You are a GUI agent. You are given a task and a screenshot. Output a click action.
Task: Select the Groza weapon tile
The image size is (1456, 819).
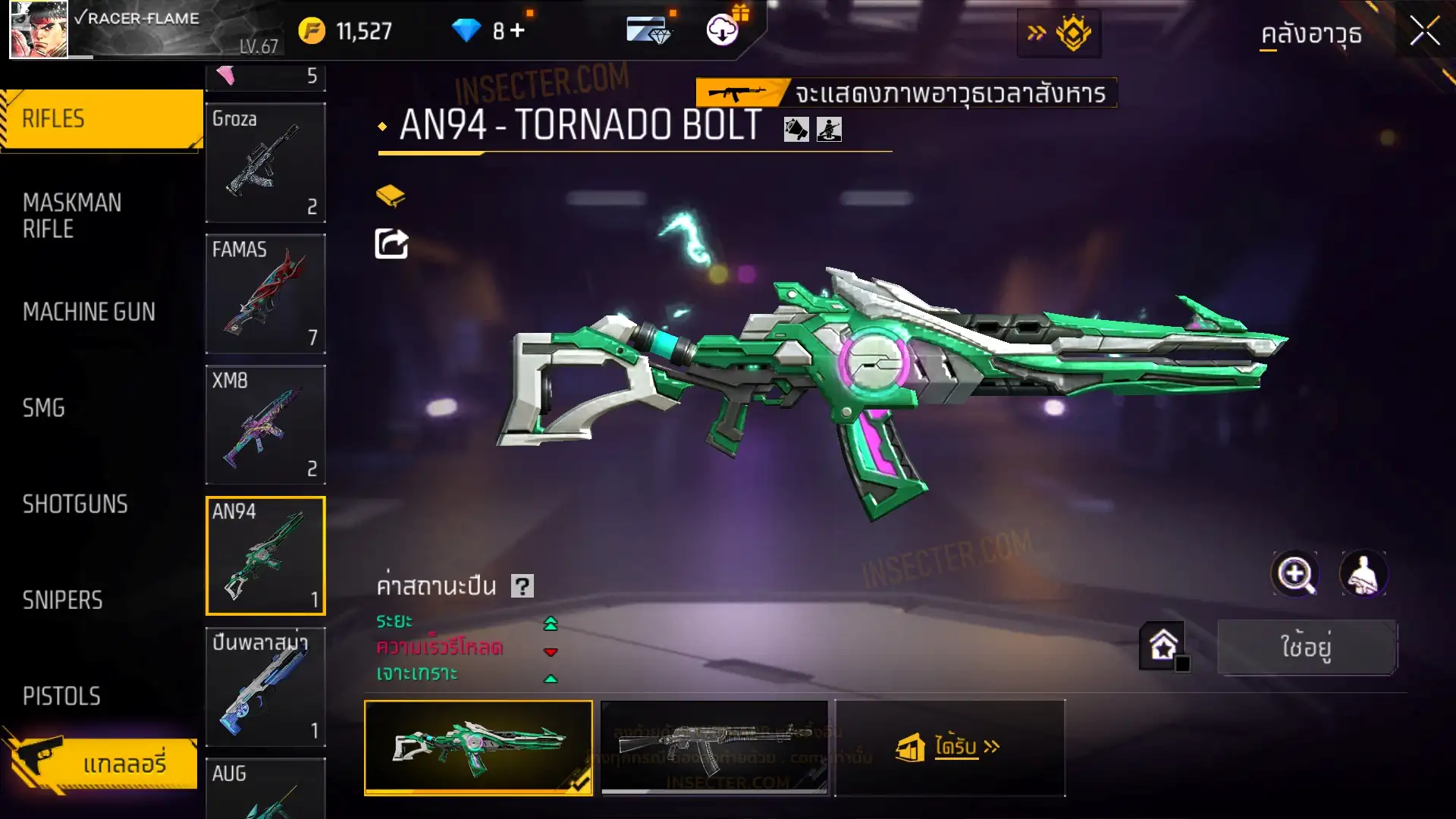(x=265, y=162)
